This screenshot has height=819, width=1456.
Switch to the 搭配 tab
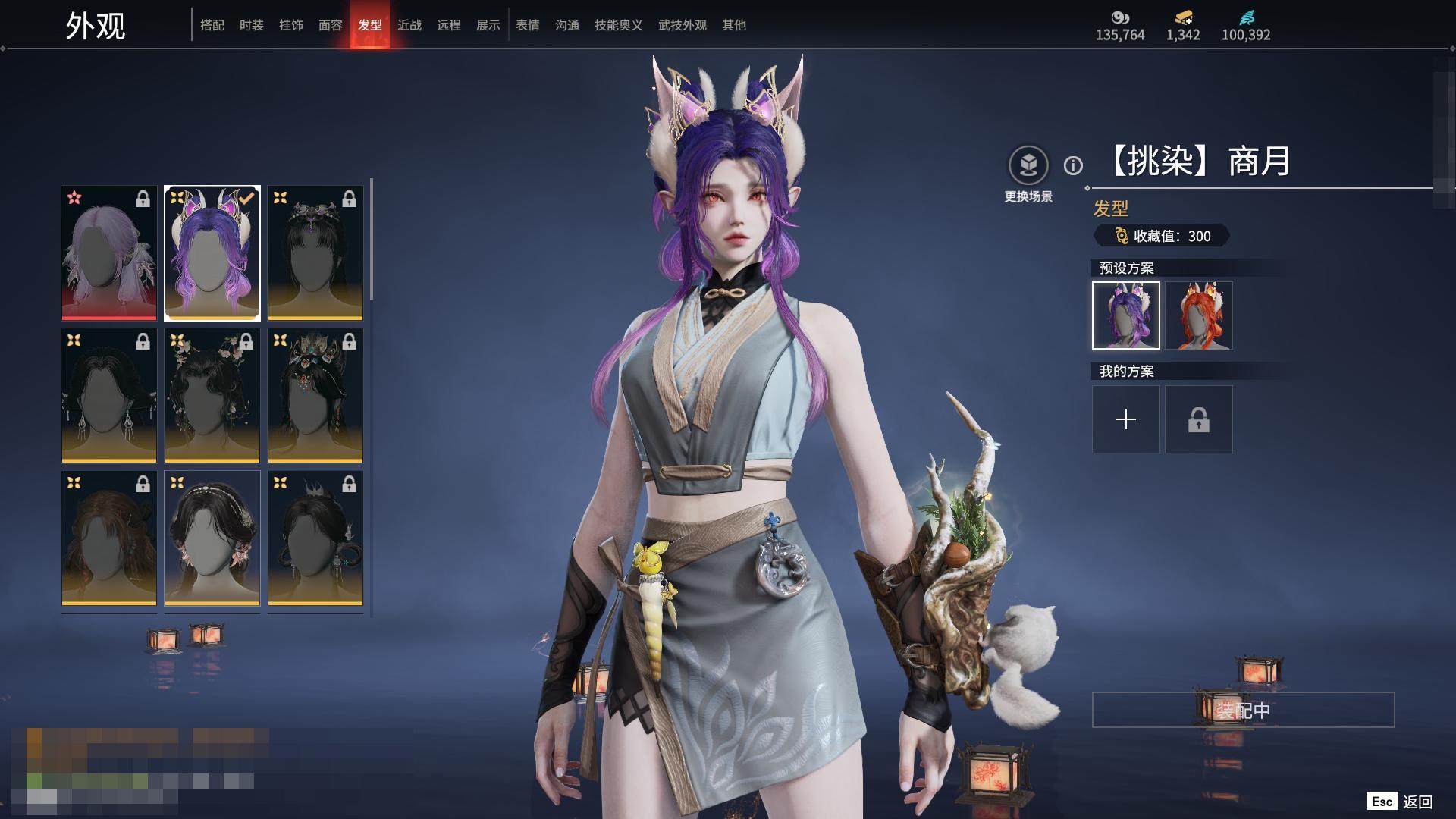[212, 25]
